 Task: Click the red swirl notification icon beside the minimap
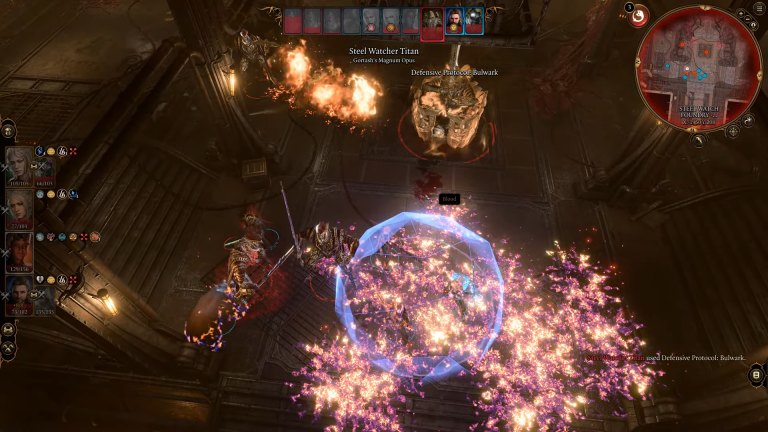point(637,17)
